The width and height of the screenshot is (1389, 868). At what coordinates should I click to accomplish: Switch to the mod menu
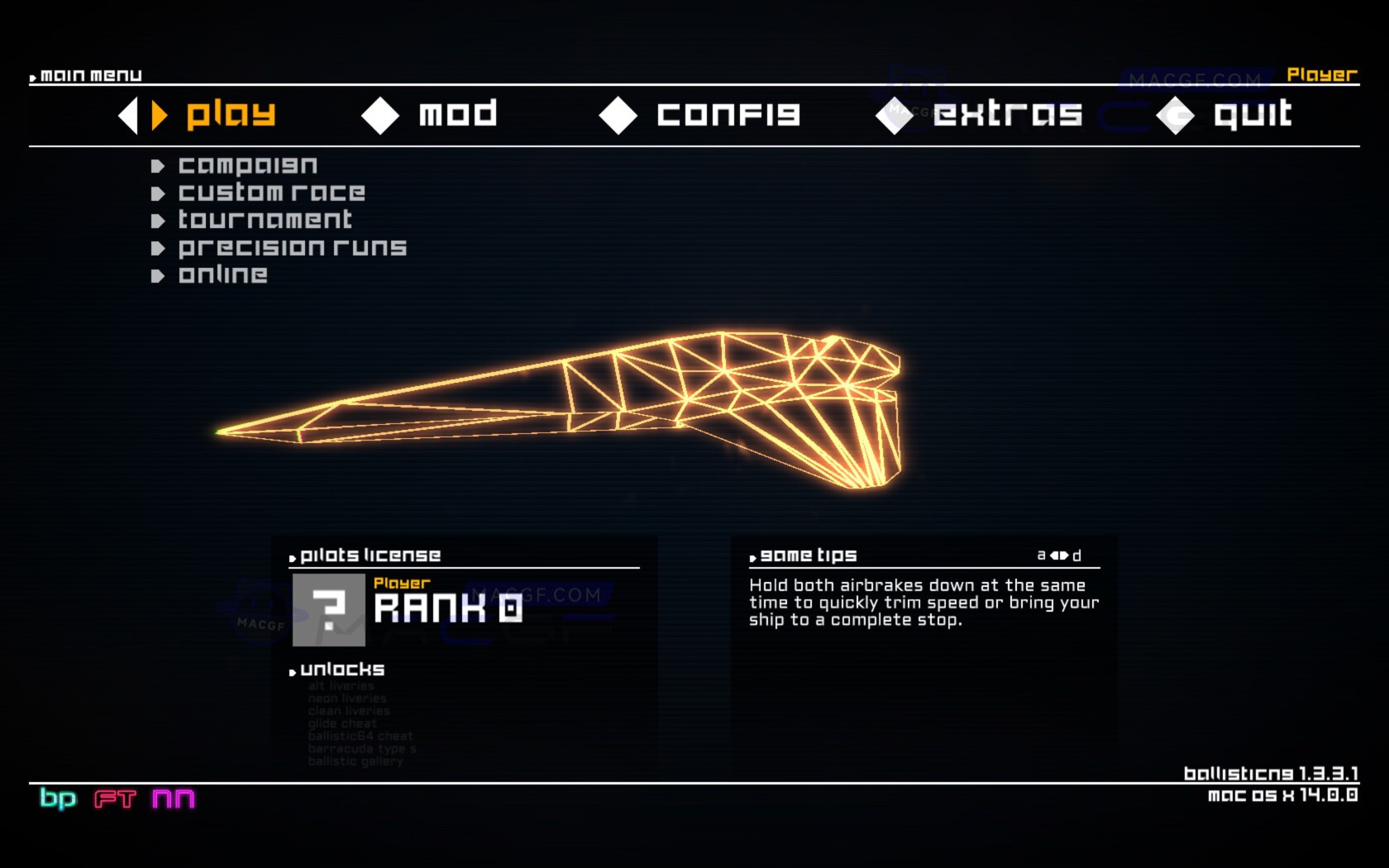pos(456,114)
